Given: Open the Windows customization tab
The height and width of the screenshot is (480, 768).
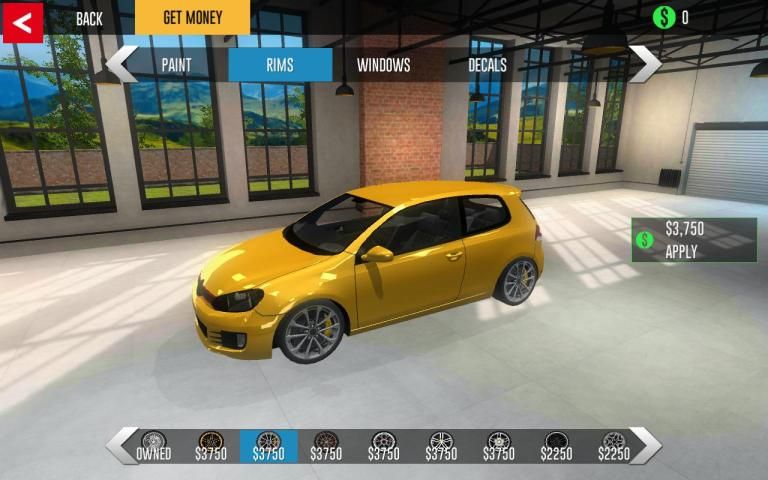Looking at the screenshot, I should [x=384, y=65].
